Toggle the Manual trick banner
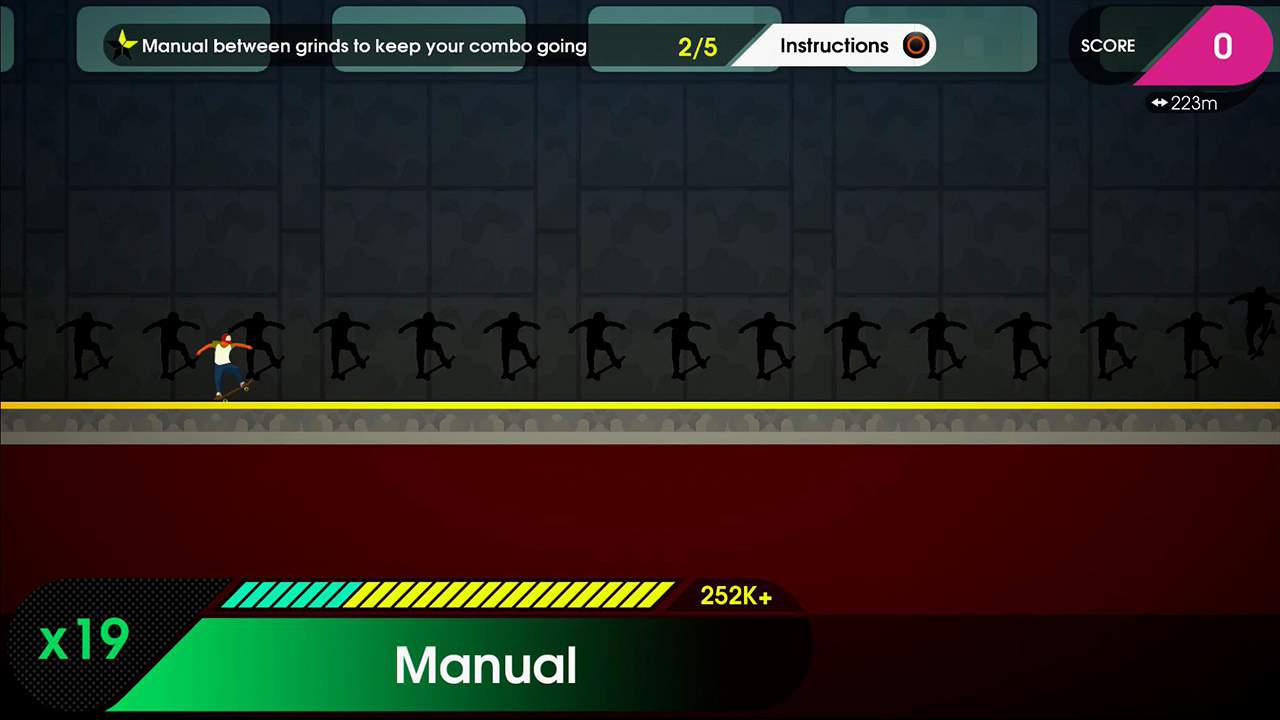 coord(486,664)
